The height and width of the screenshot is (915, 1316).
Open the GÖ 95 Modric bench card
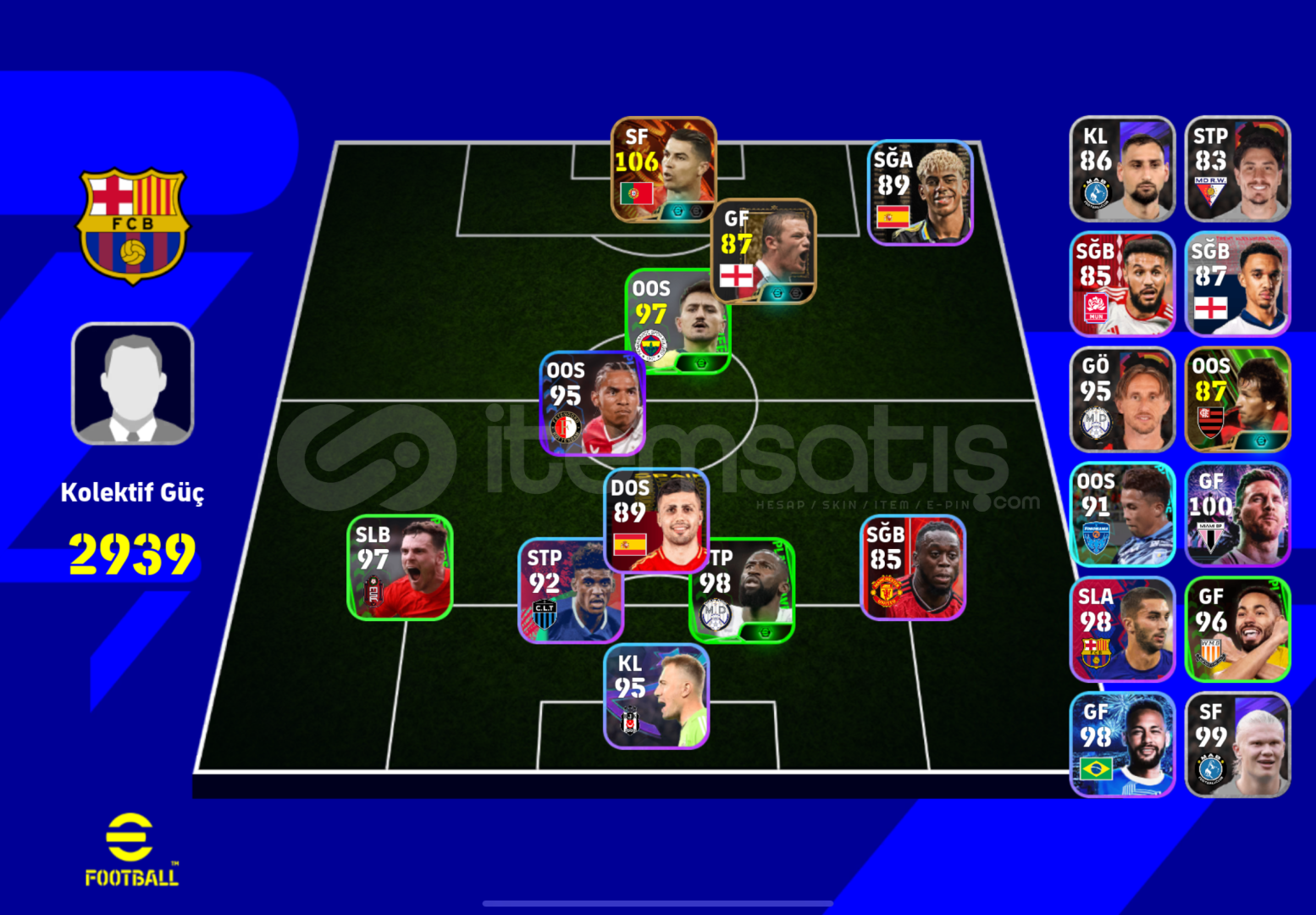[1122, 398]
